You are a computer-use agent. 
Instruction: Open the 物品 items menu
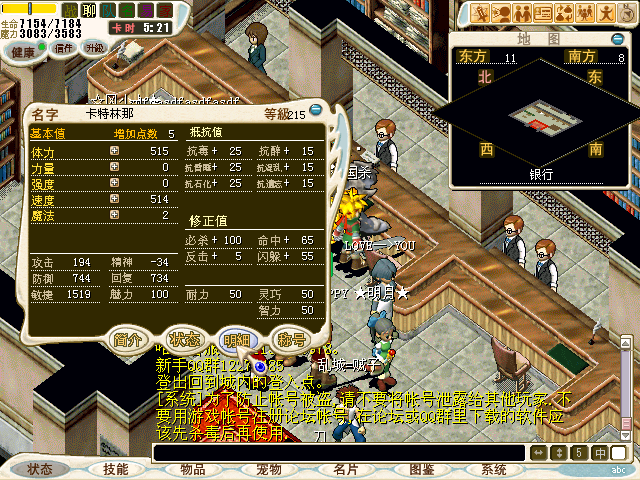pos(192,469)
